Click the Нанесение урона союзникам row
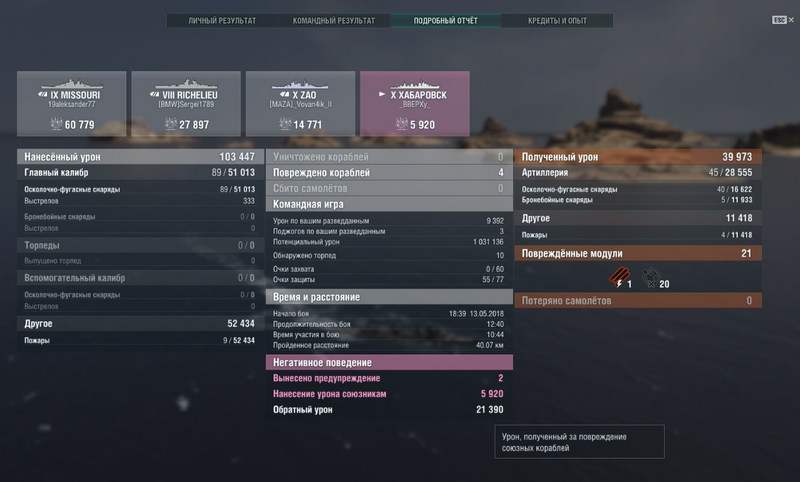800x482 pixels. pos(389,394)
